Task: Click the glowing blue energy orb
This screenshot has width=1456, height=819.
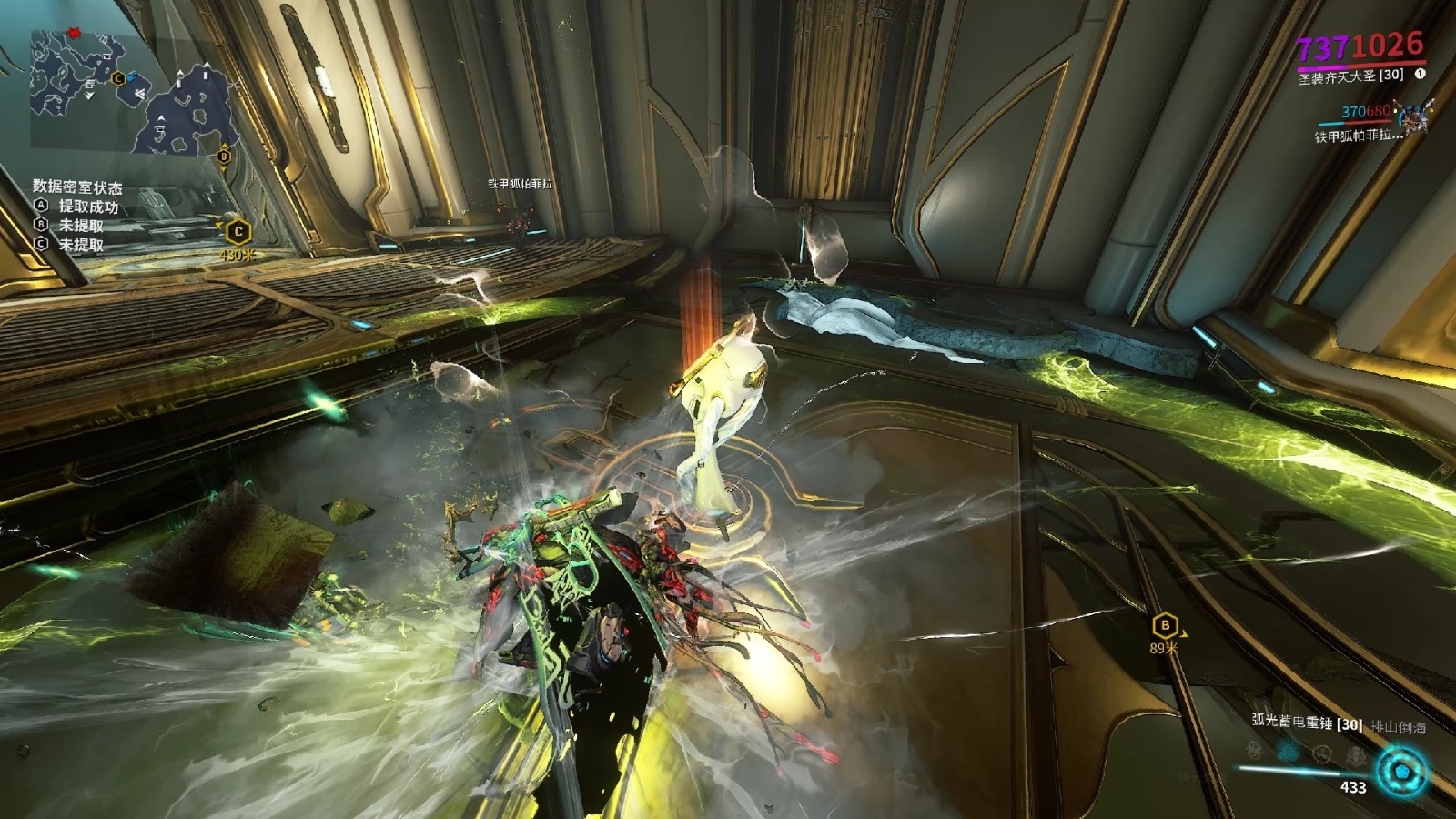Action: (x=1401, y=772)
